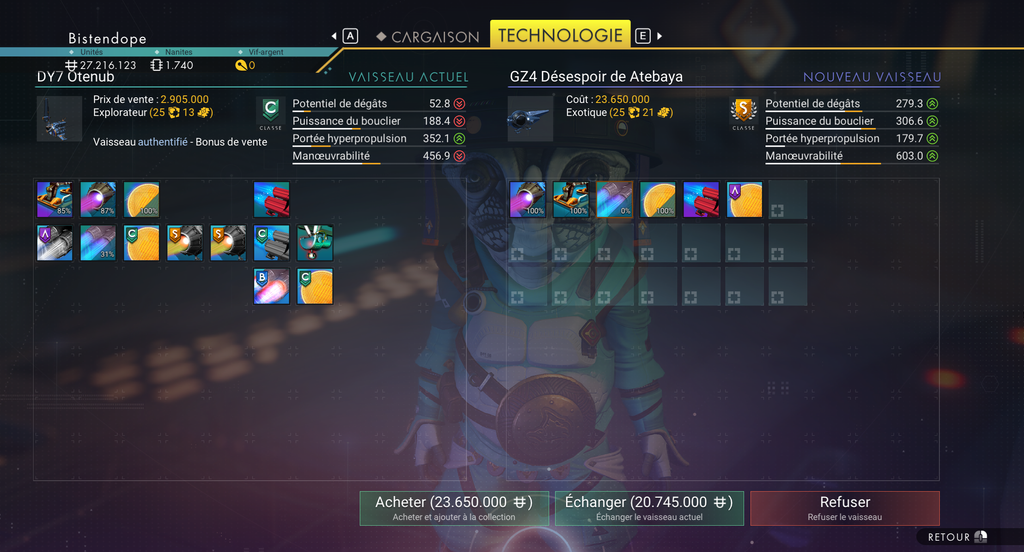
Task: Select the hyperdrive slot showing 31%
Action: click(x=98, y=243)
